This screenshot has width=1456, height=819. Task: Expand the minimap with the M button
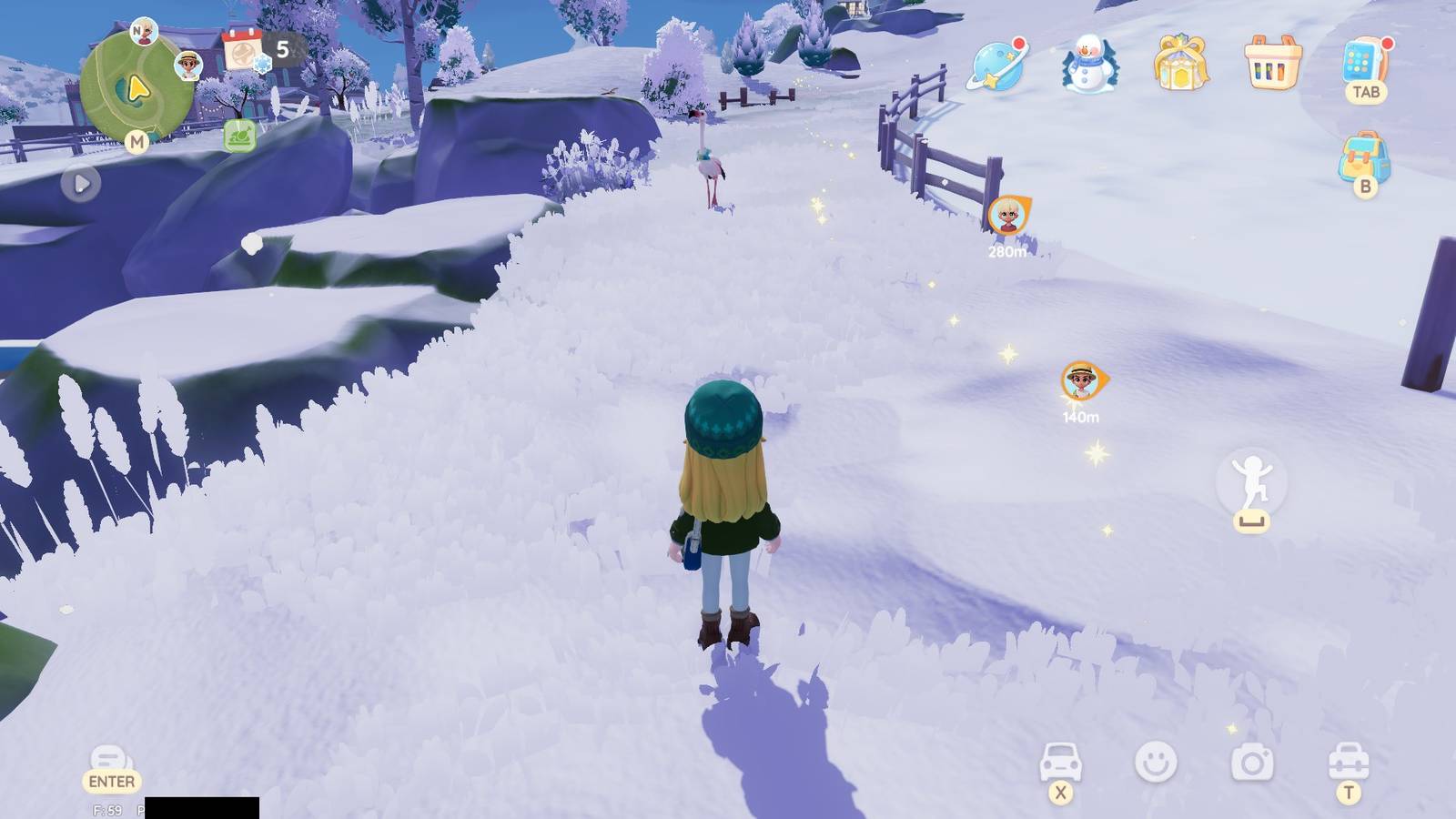click(x=138, y=141)
